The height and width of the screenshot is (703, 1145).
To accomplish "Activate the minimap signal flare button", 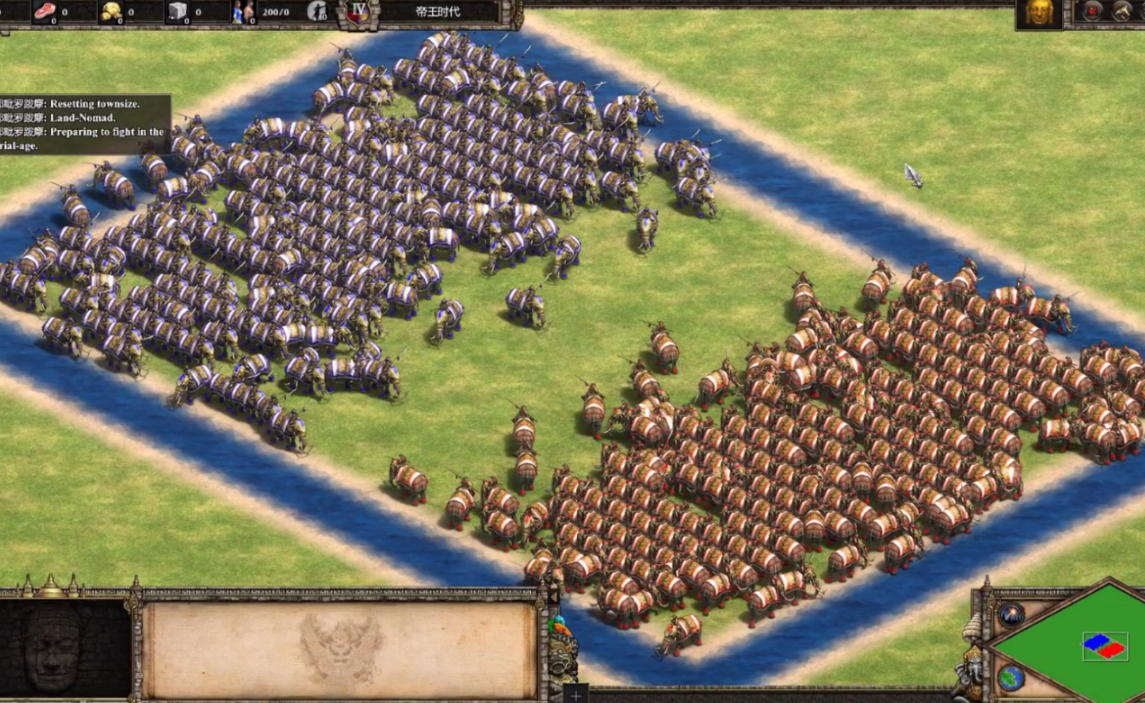I will pos(1011,614).
